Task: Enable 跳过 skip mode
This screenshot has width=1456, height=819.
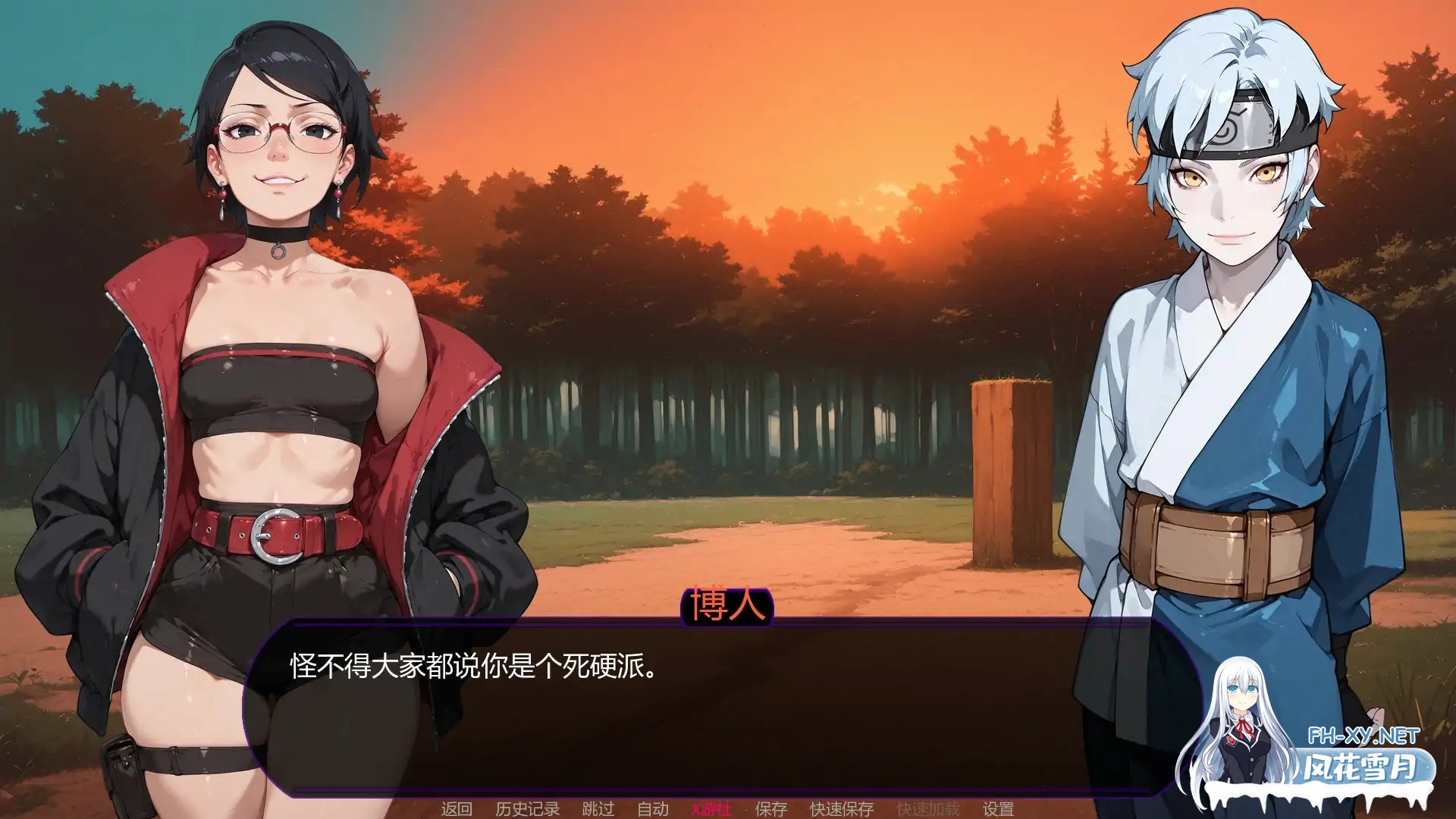Action: coord(599,808)
